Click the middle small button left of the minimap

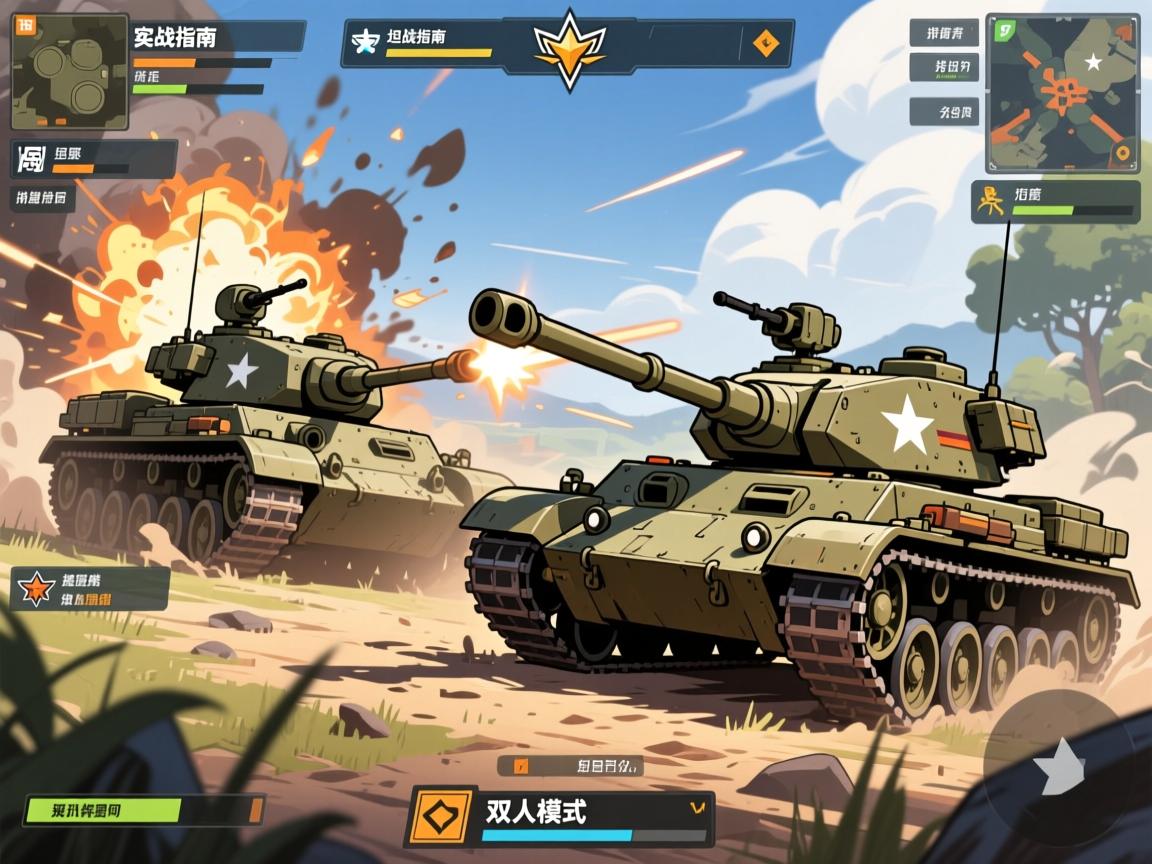[943, 68]
